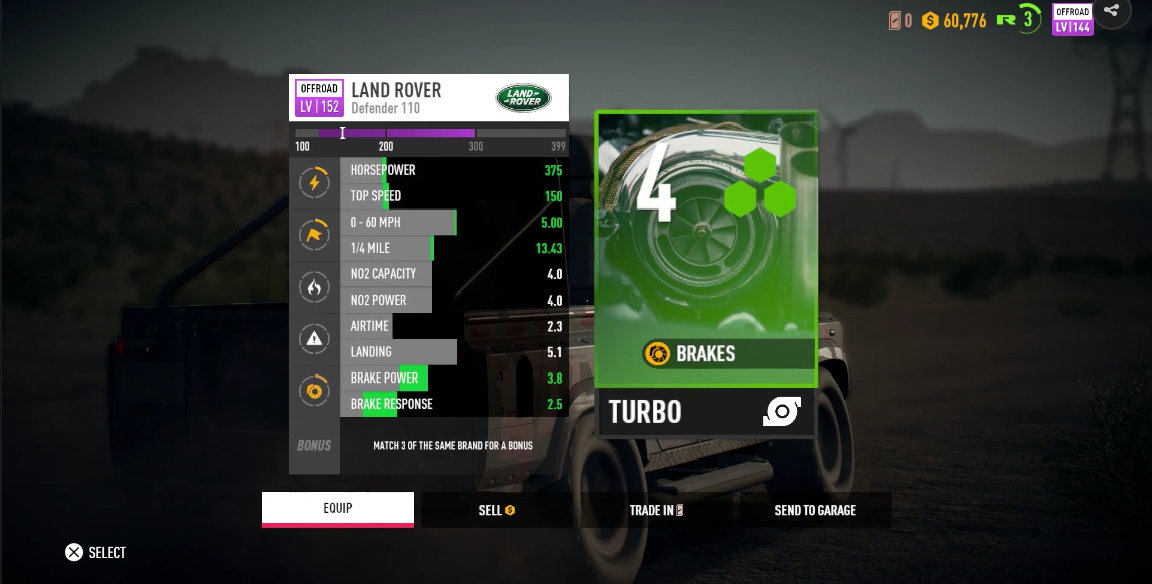Open the share icon menu
The width and height of the screenshot is (1152, 584).
pyautogui.click(x=1112, y=11)
